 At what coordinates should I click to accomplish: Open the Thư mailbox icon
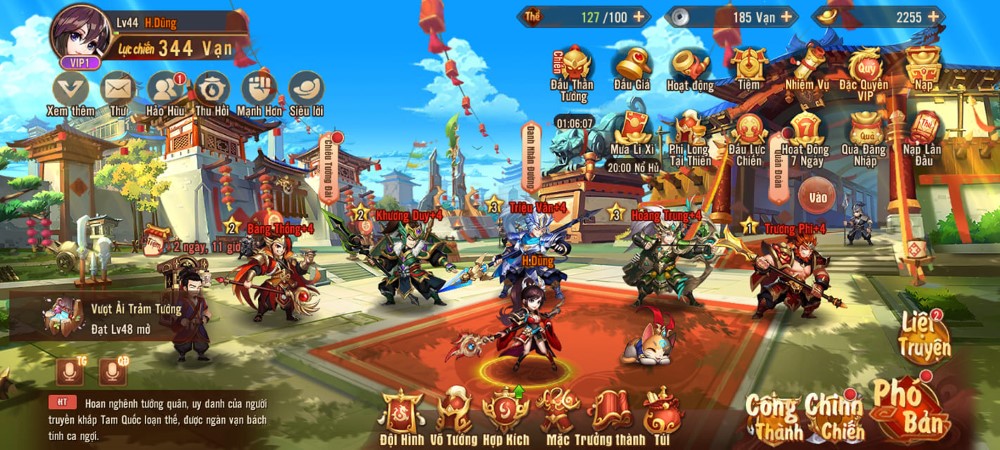118,89
